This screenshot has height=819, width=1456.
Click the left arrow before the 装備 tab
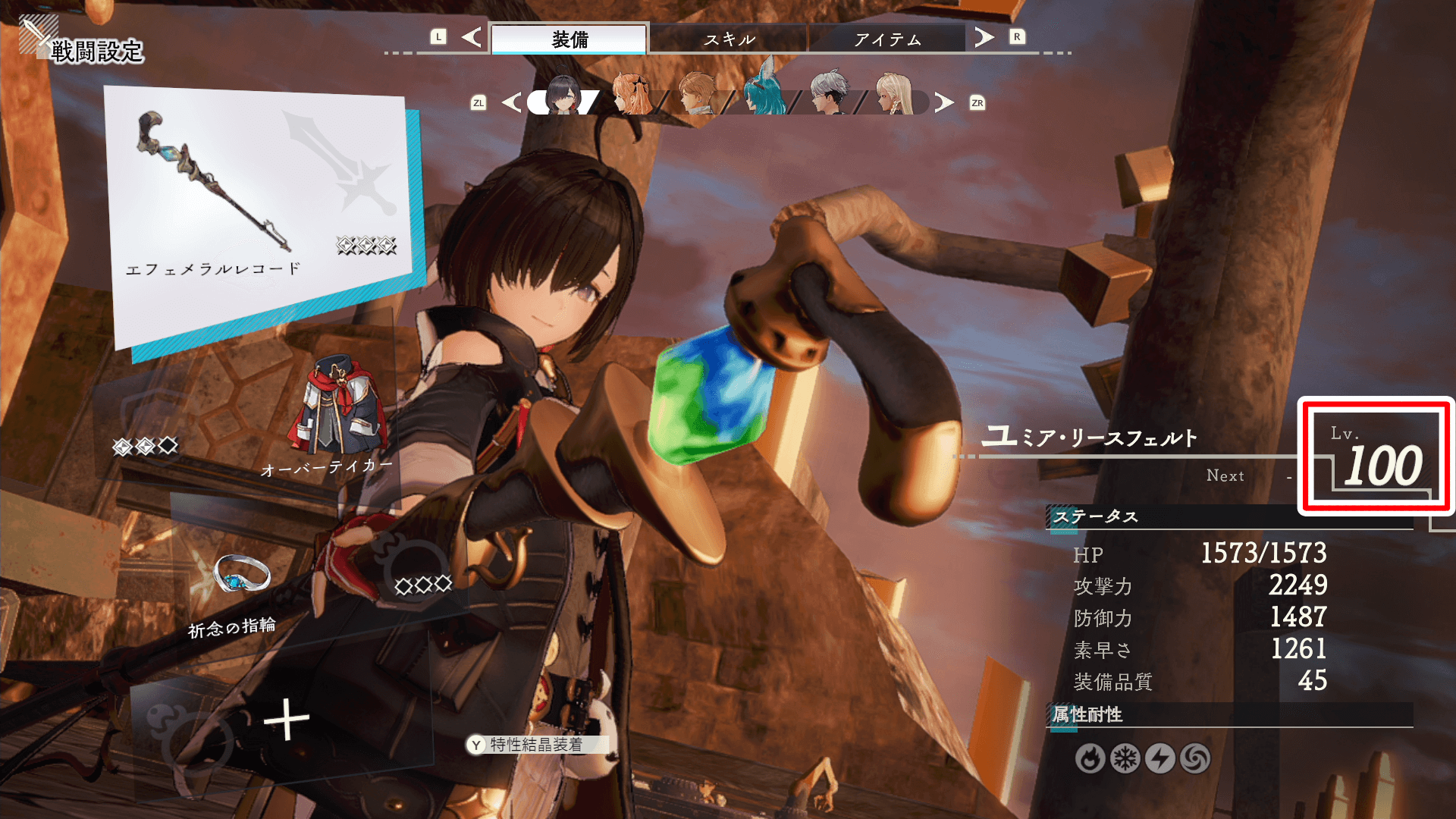coord(472,37)
